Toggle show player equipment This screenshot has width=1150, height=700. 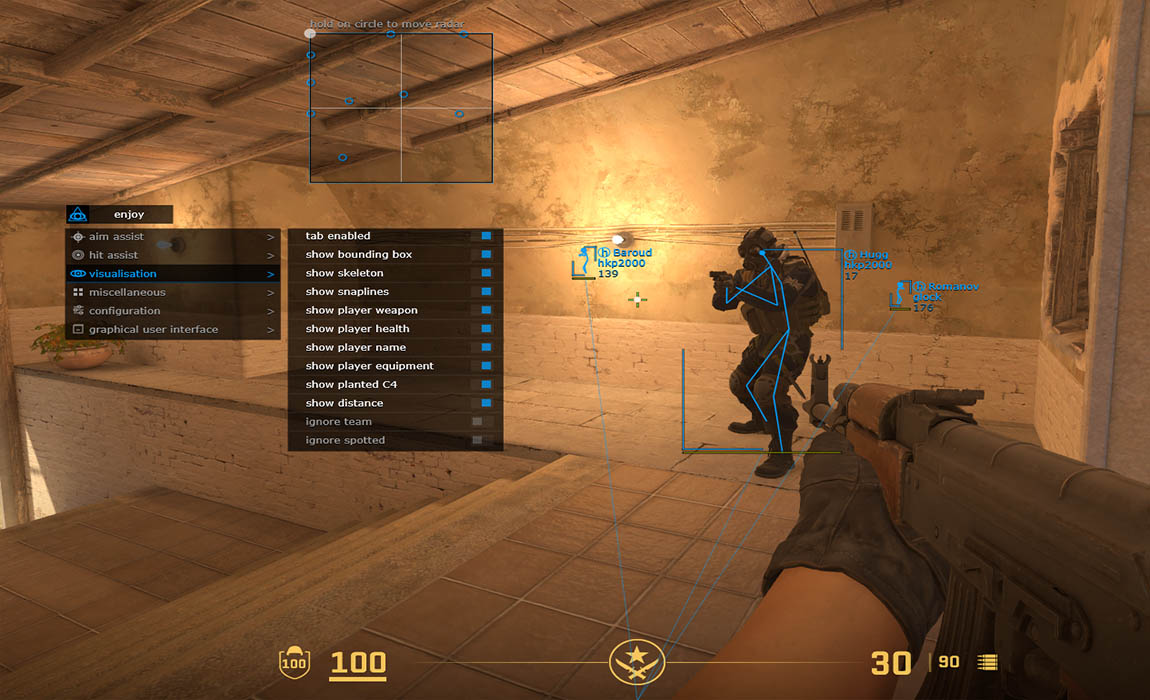[486, 366]
